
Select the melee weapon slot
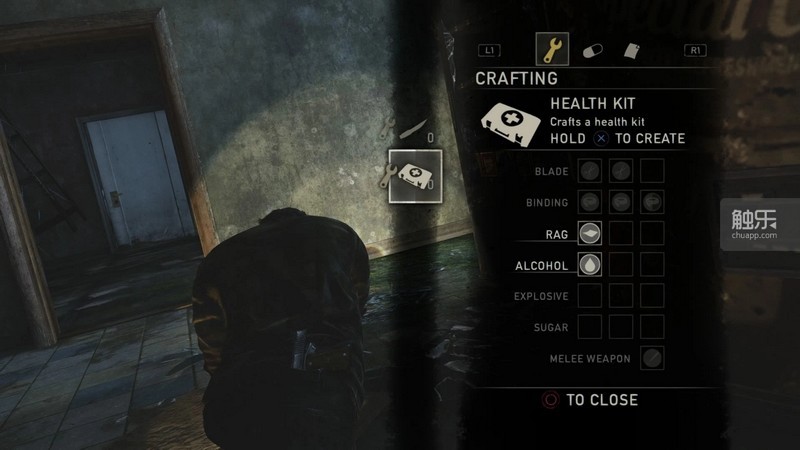[652, 357]
